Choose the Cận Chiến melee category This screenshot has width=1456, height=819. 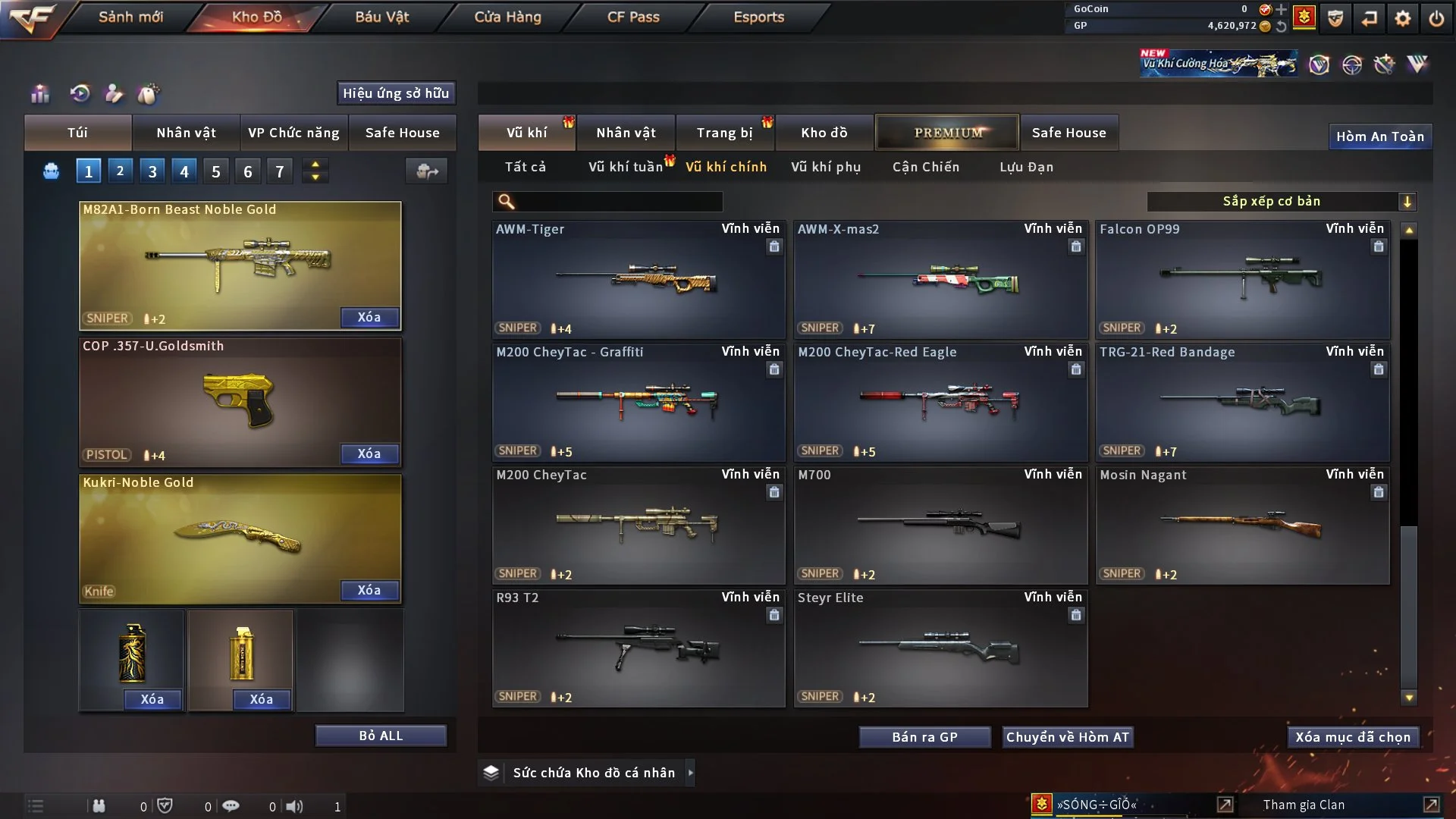pyautogui.click(x=925, y=167)
